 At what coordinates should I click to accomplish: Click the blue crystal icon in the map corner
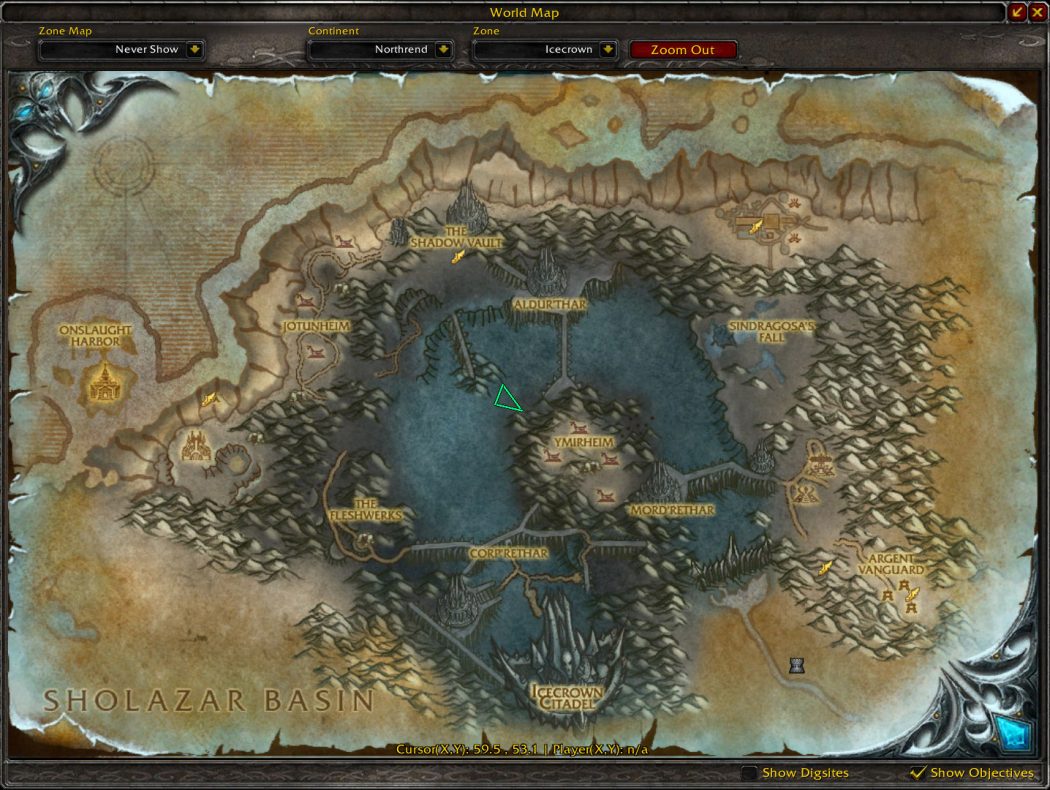click(1015, 735)
